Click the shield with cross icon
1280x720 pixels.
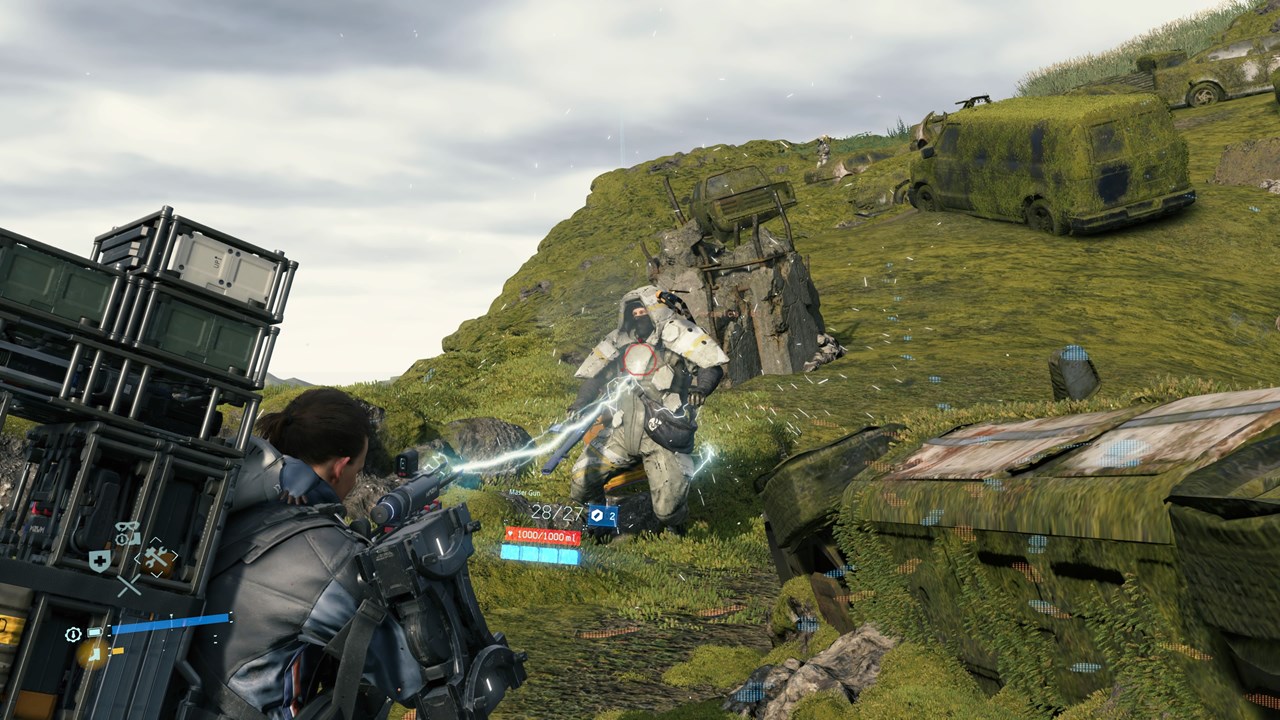point(100,561)
